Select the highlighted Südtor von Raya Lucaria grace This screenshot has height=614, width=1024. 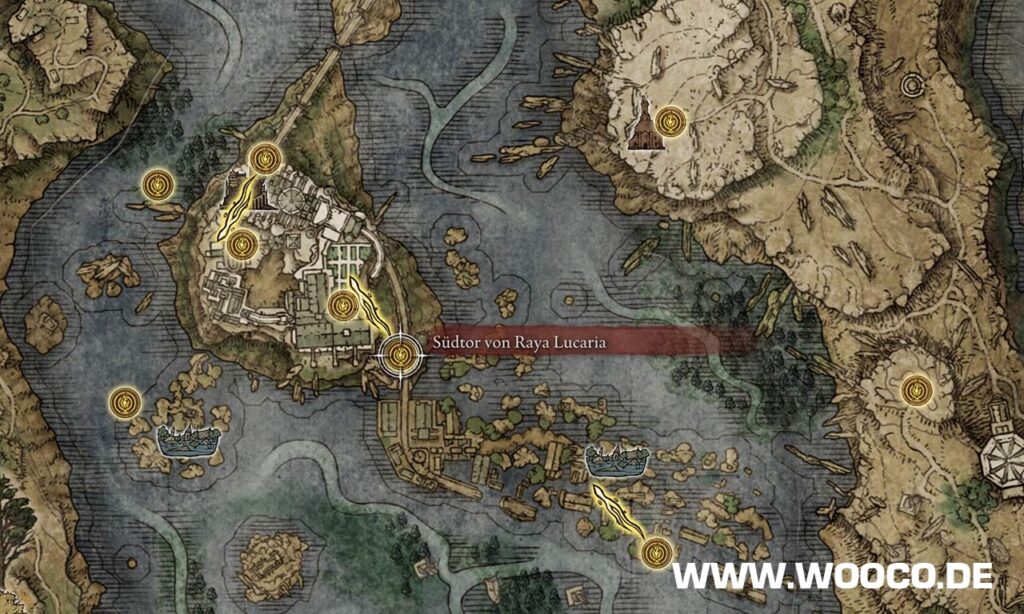click(x=401, y=353)
